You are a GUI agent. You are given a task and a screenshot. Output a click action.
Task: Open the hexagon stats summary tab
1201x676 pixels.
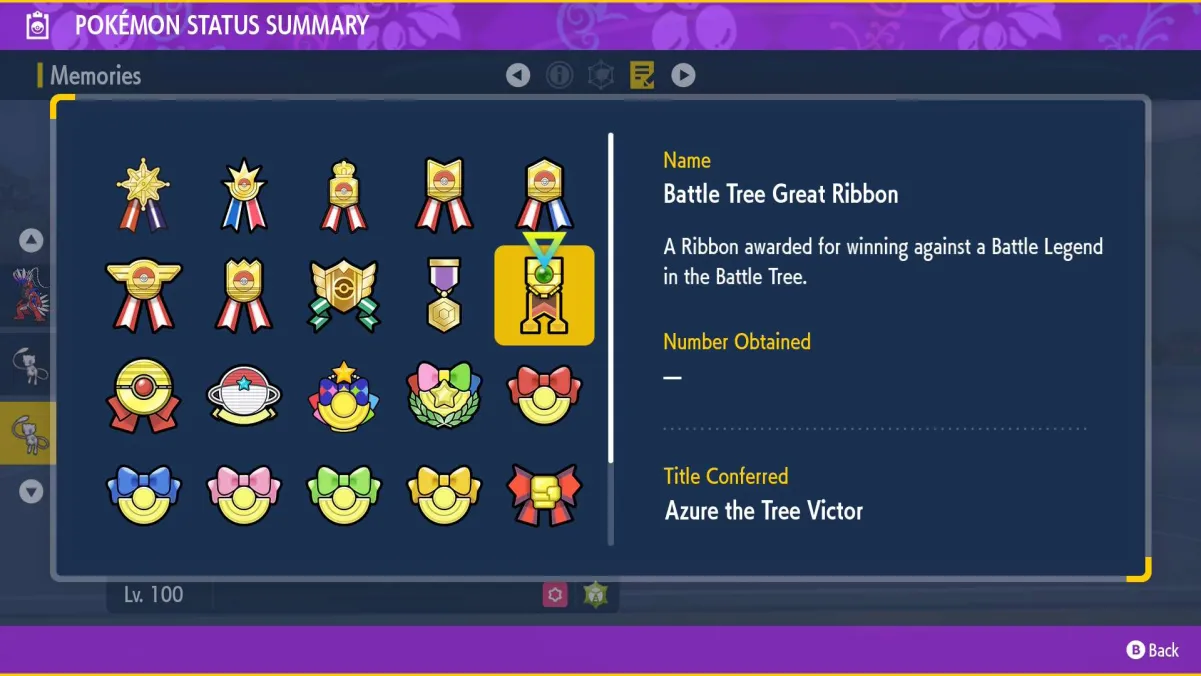[600, 75]
